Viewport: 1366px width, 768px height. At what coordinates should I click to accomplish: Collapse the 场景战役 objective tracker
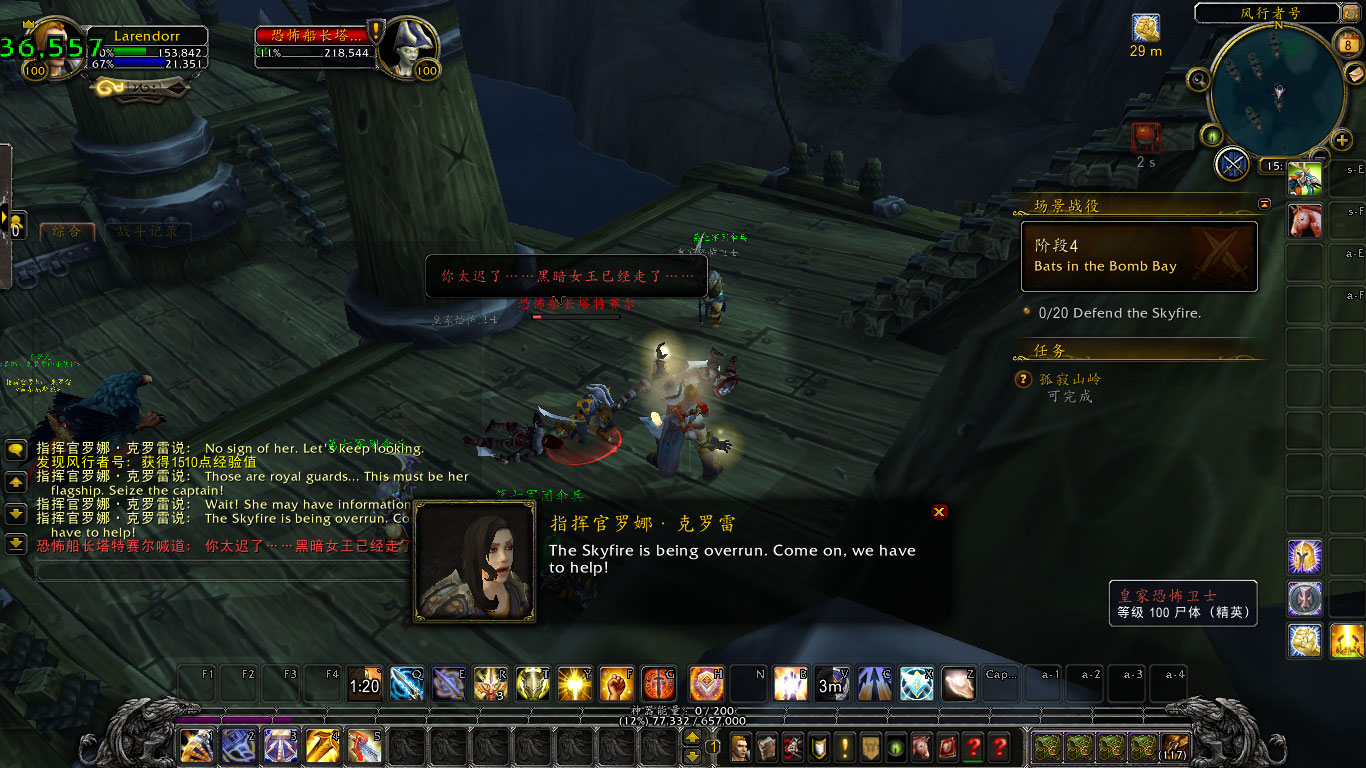1264,204
